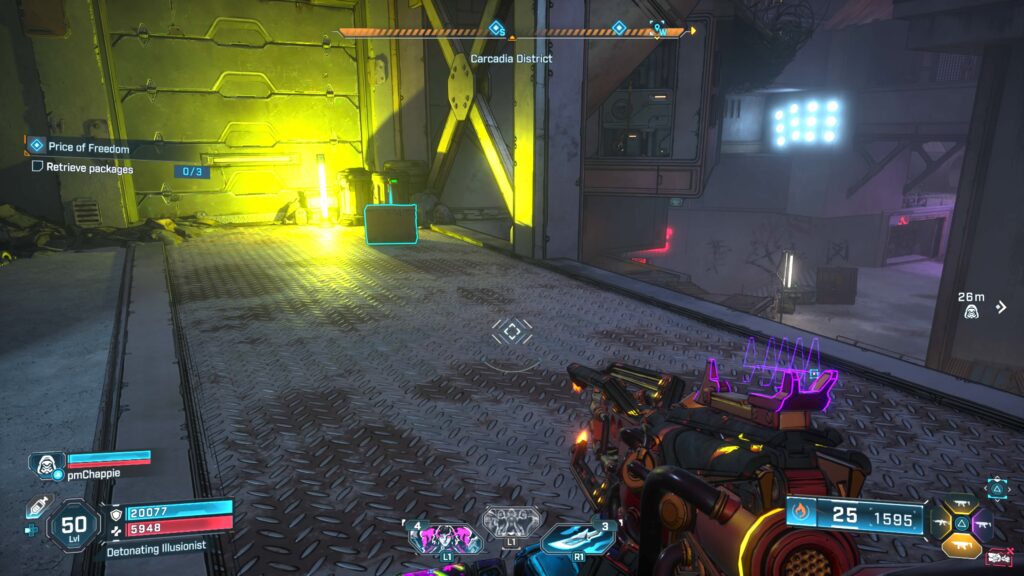The image size is (1024, 576).
Task: Select the compass bar at the top
Action: coord(512,32)
